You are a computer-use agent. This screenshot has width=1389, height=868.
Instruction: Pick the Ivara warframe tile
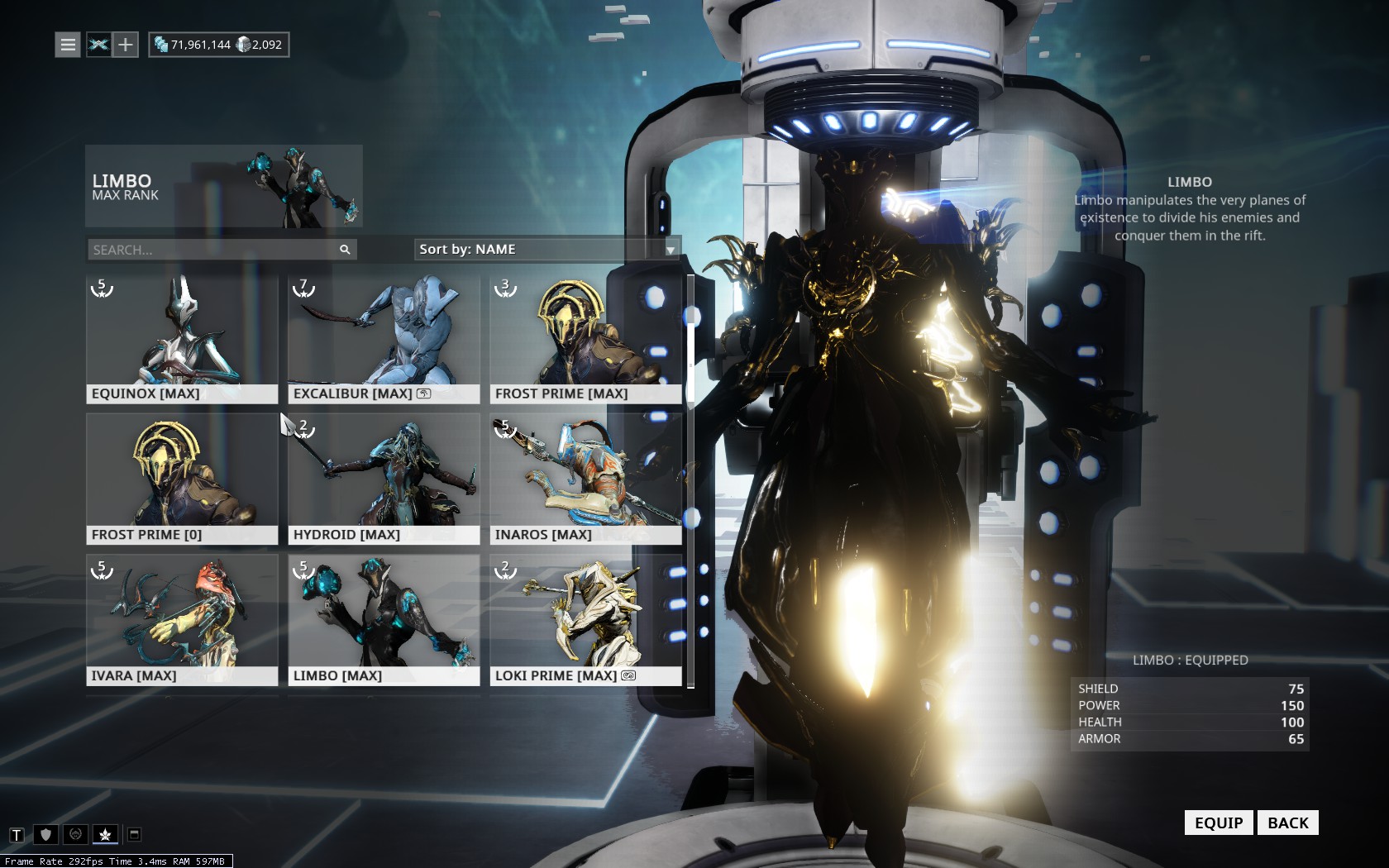click(182, 620)
